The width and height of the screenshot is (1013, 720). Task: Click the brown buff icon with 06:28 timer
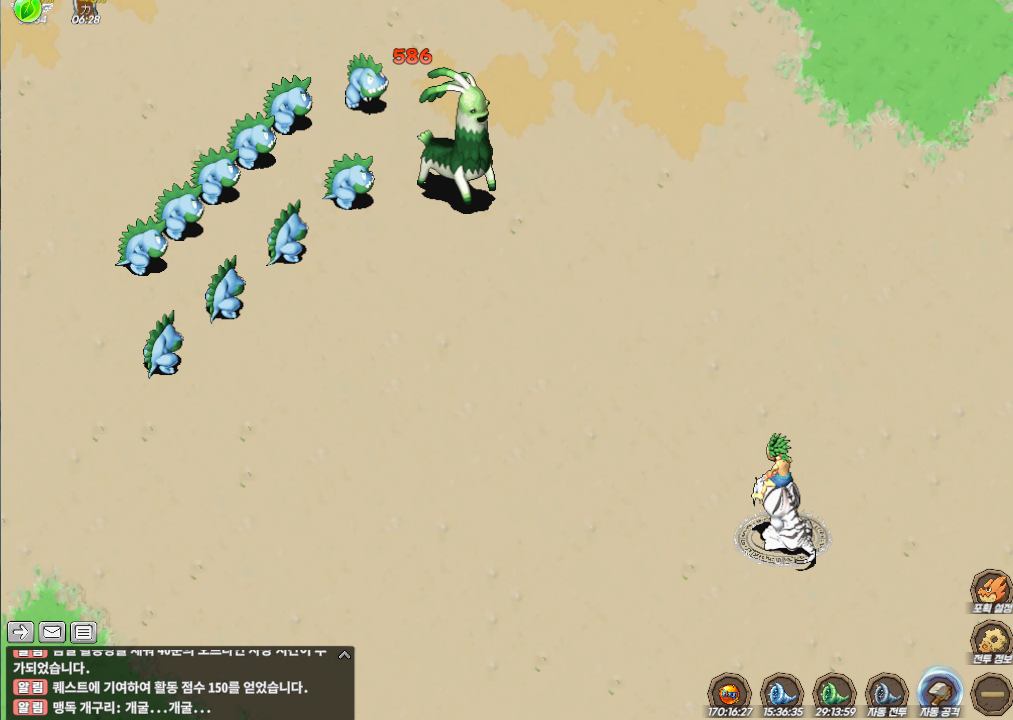coord(87,9)
